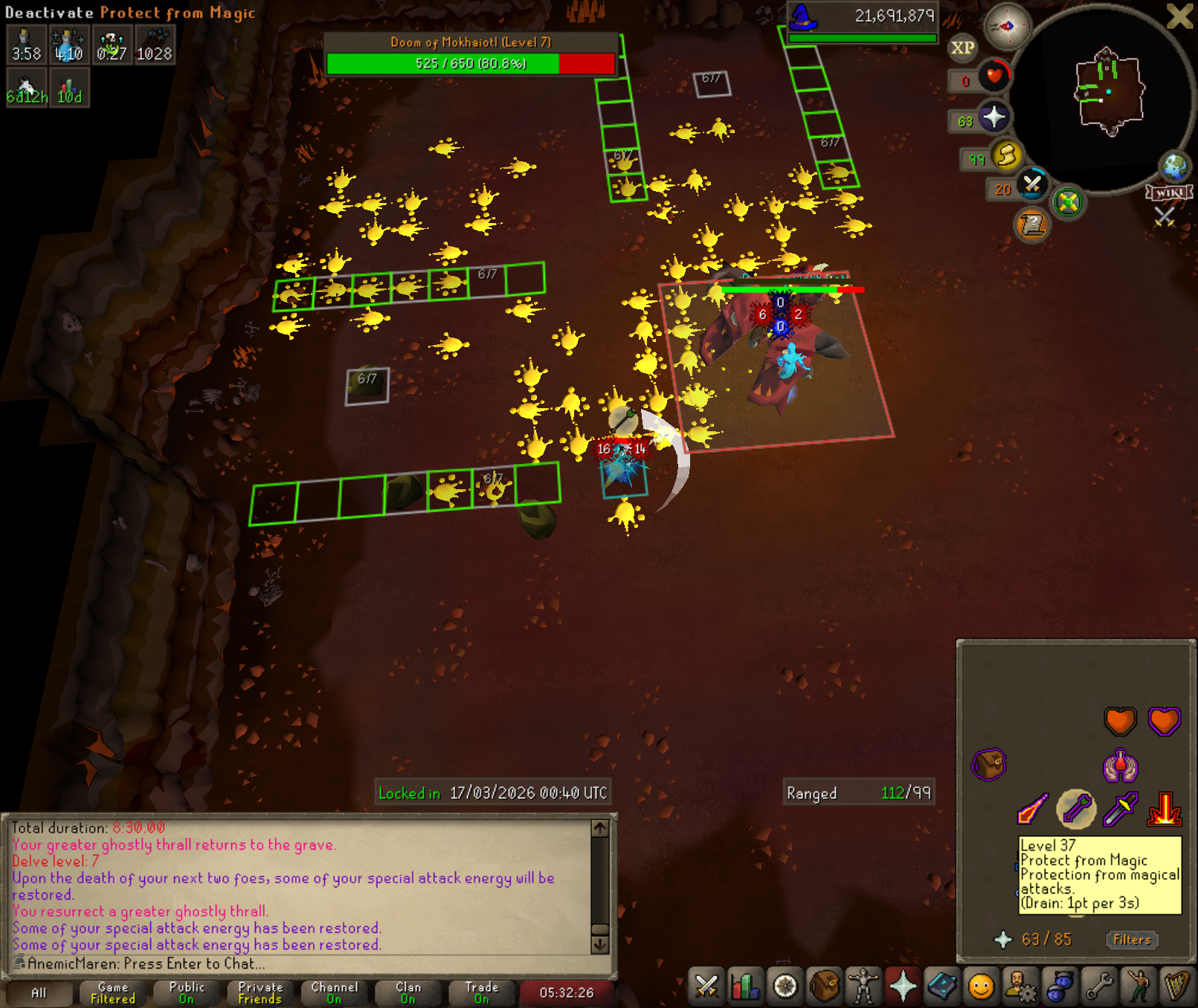Switch to the Combat Options crossed-swords tab

(706, 987)
